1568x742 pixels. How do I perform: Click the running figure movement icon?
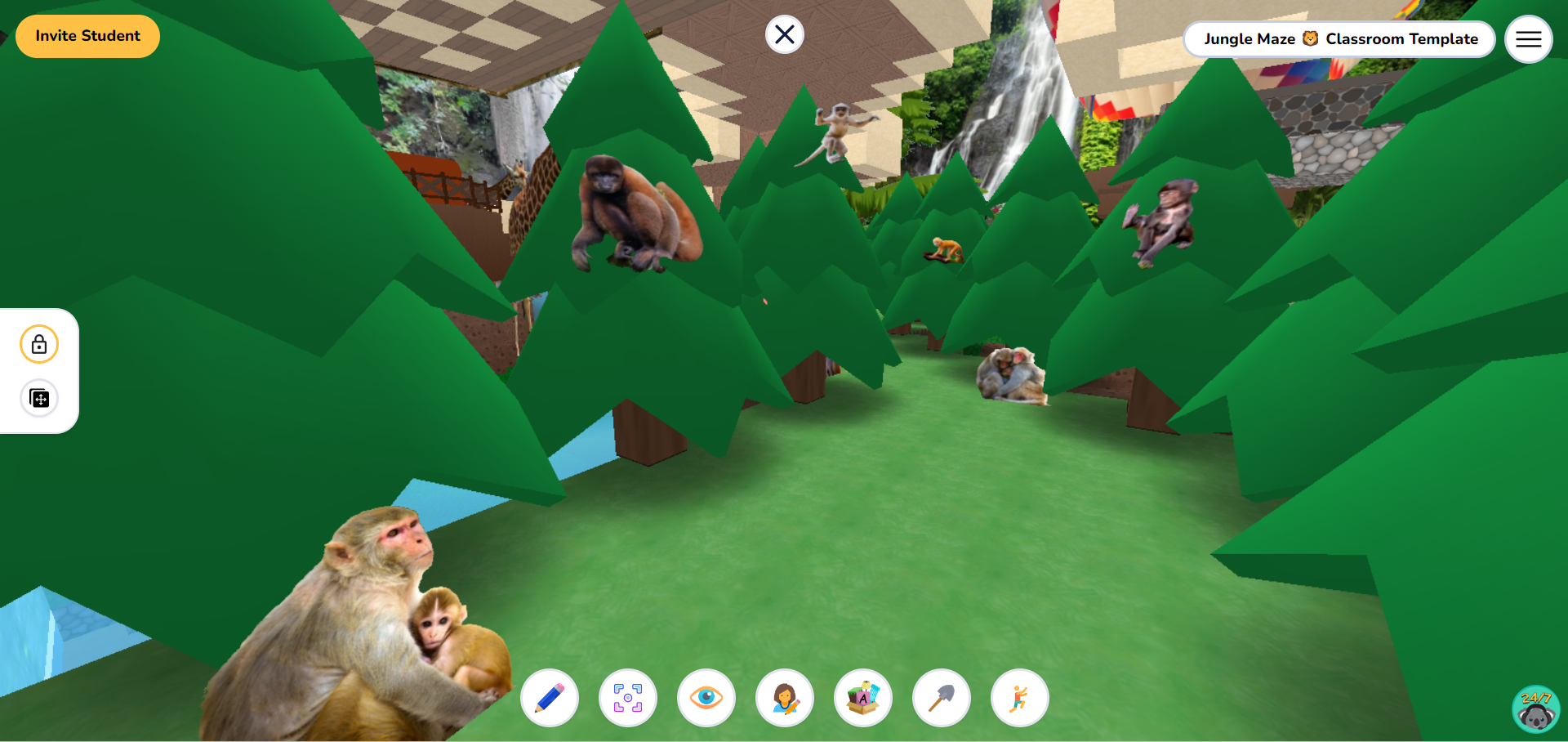[x=1018, y=698]
